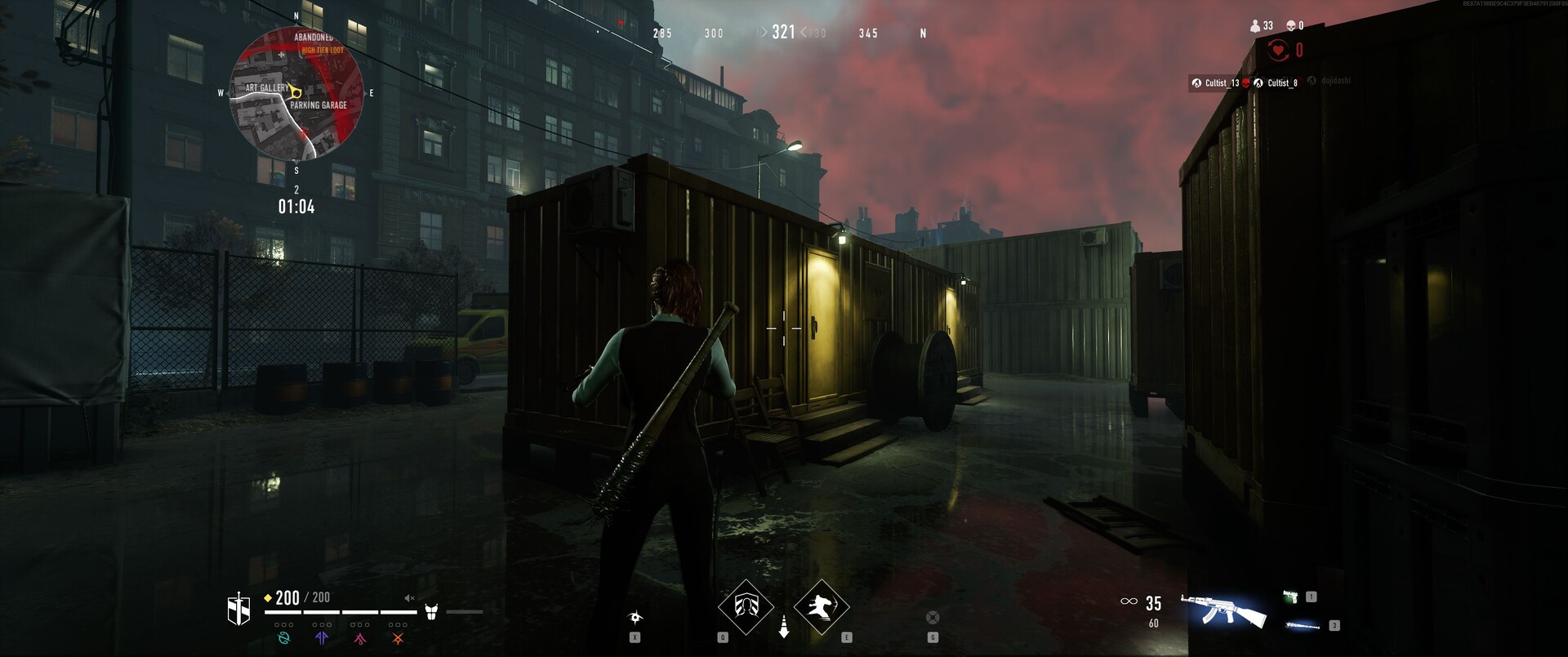1568x657 pixels.
Task: Click the Cultist_13 kill feed entry
Action: (x=1216, y=83)
